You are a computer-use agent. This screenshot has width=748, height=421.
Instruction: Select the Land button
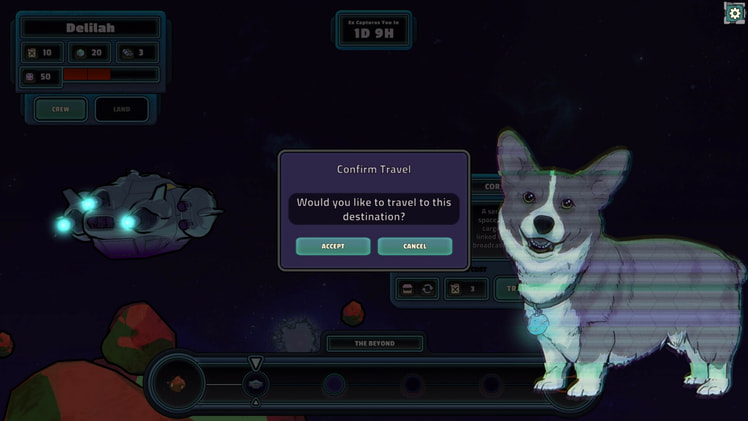click(121, 109)
